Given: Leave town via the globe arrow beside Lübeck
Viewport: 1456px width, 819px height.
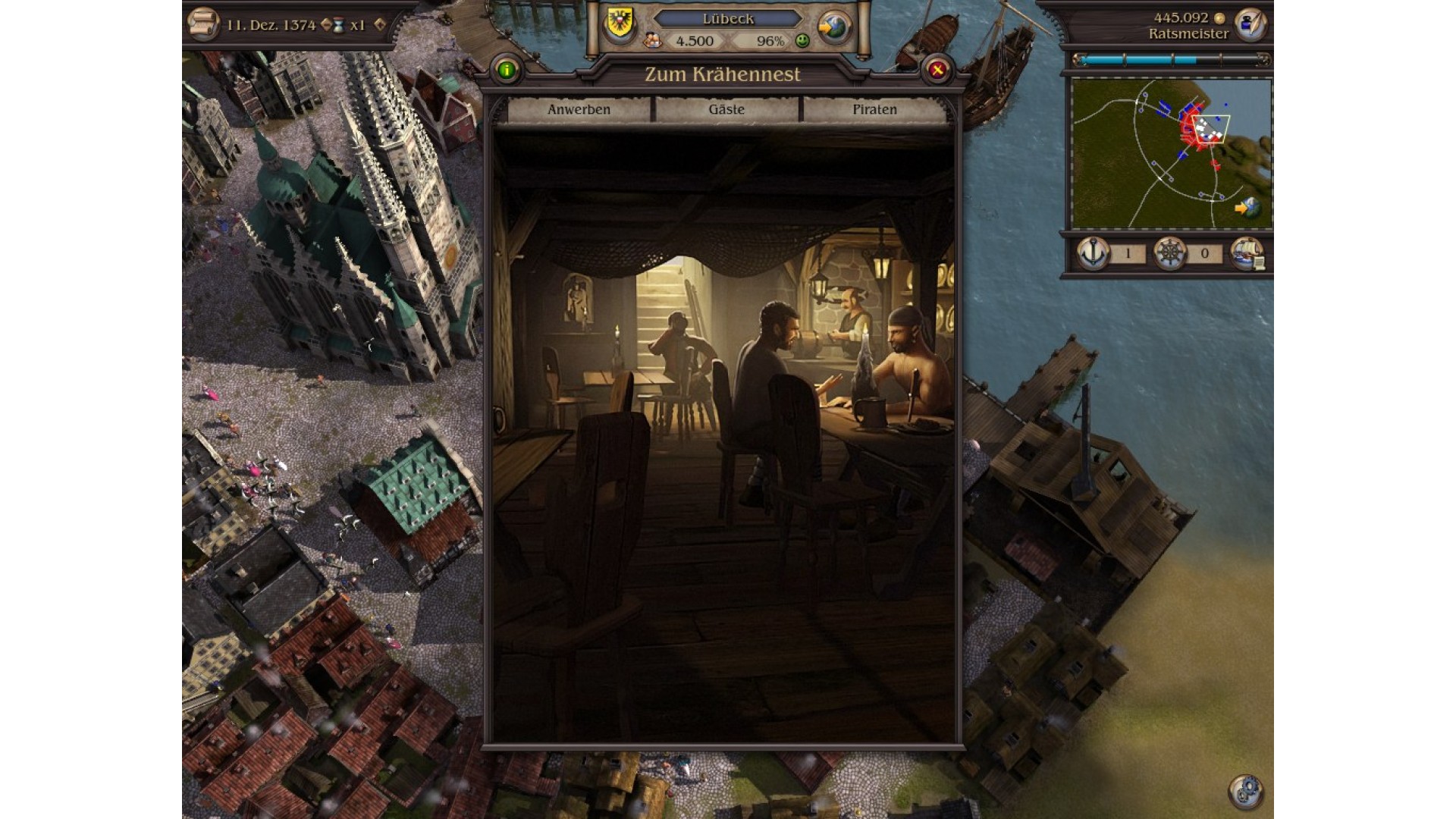Looking at the screenshot, I should click(833, 28).
